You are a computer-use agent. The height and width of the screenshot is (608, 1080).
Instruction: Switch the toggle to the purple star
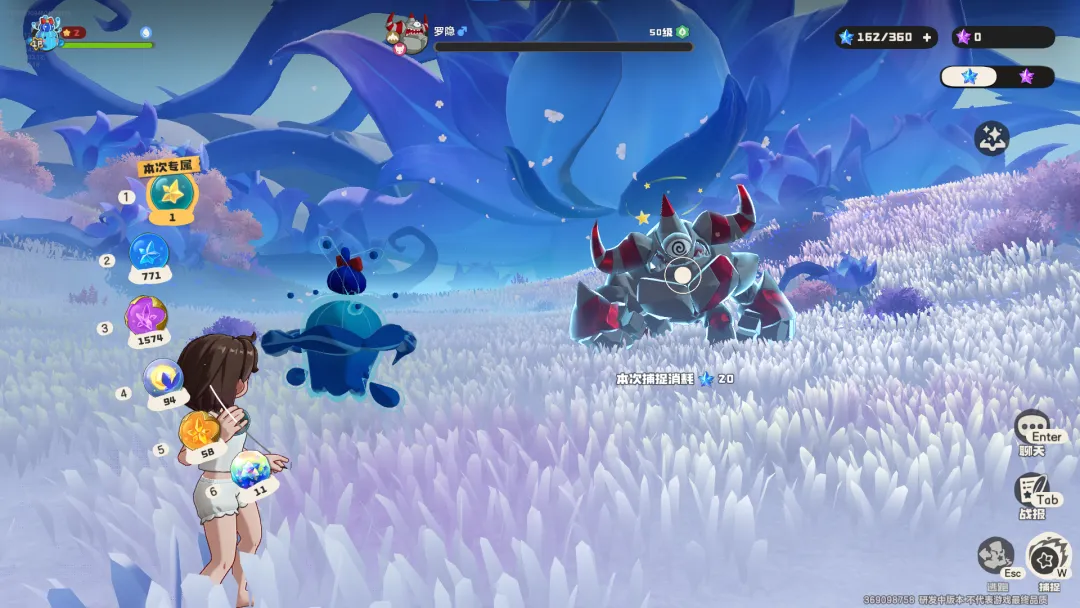click(x=1026, y=76)
